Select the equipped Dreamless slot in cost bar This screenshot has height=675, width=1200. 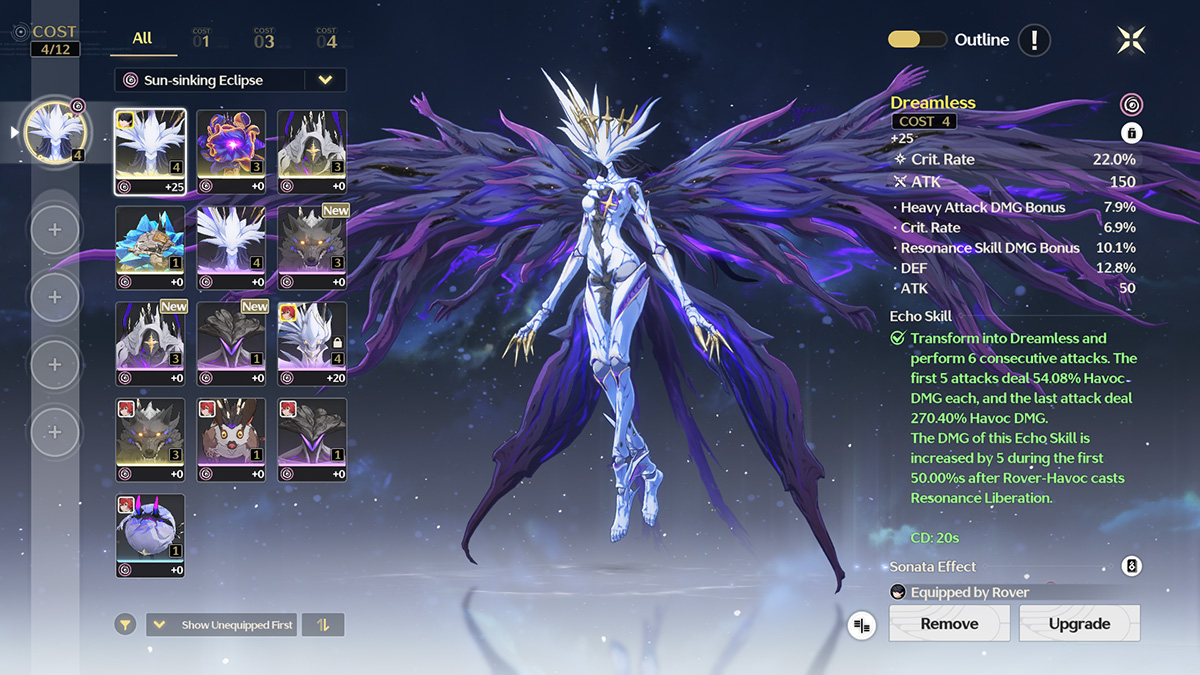coord(54,132)
